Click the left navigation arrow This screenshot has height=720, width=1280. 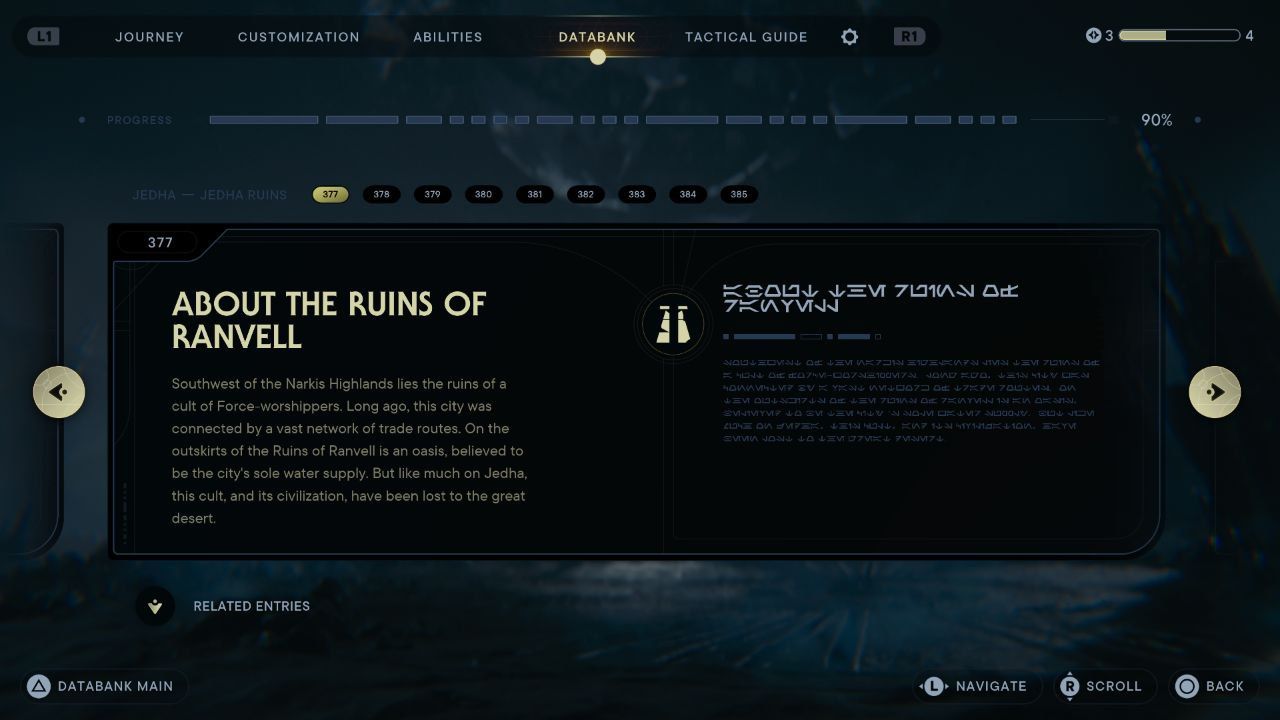tap(59, 391)
